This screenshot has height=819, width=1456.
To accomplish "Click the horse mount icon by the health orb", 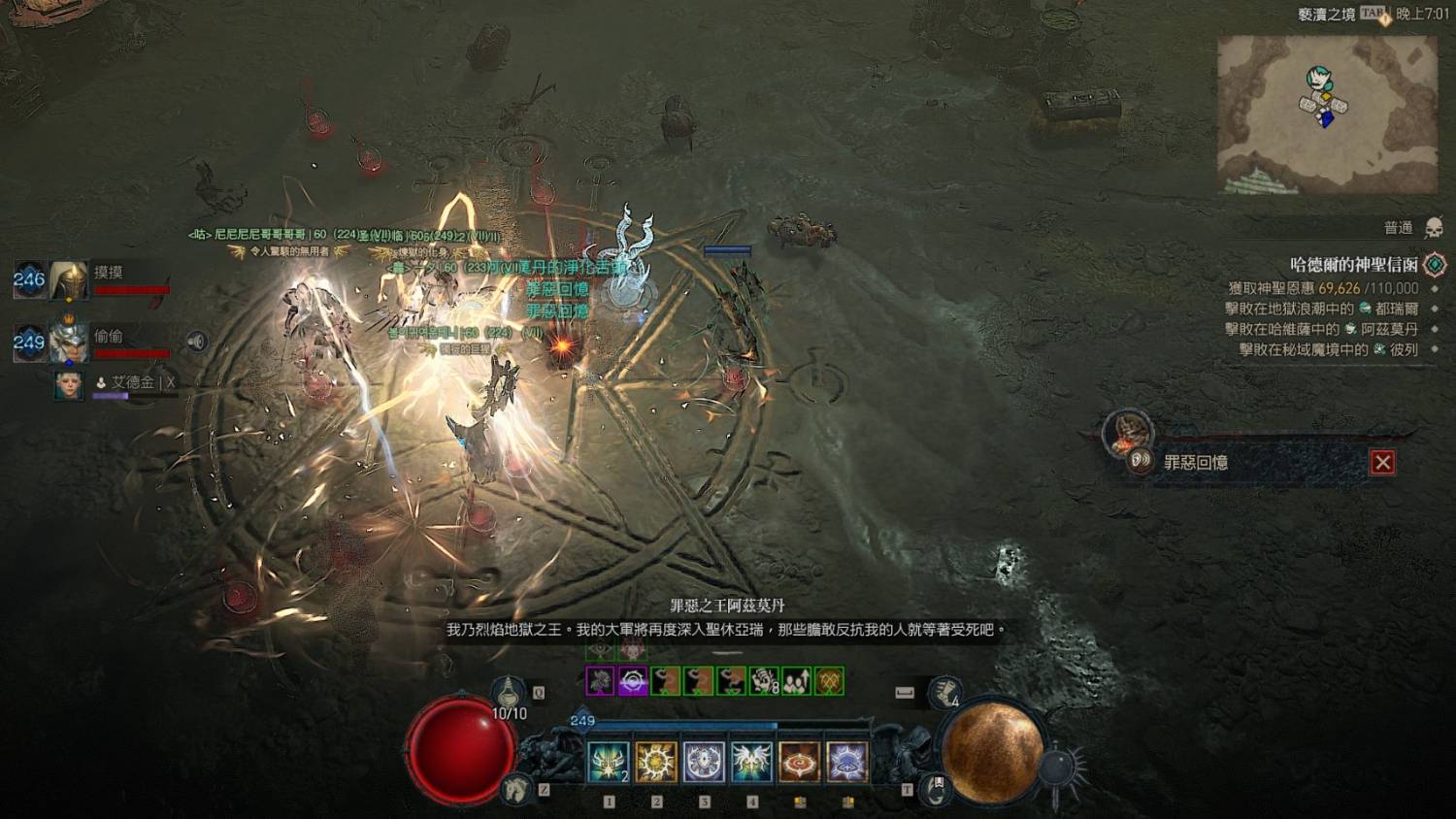I will coord(516,789).
